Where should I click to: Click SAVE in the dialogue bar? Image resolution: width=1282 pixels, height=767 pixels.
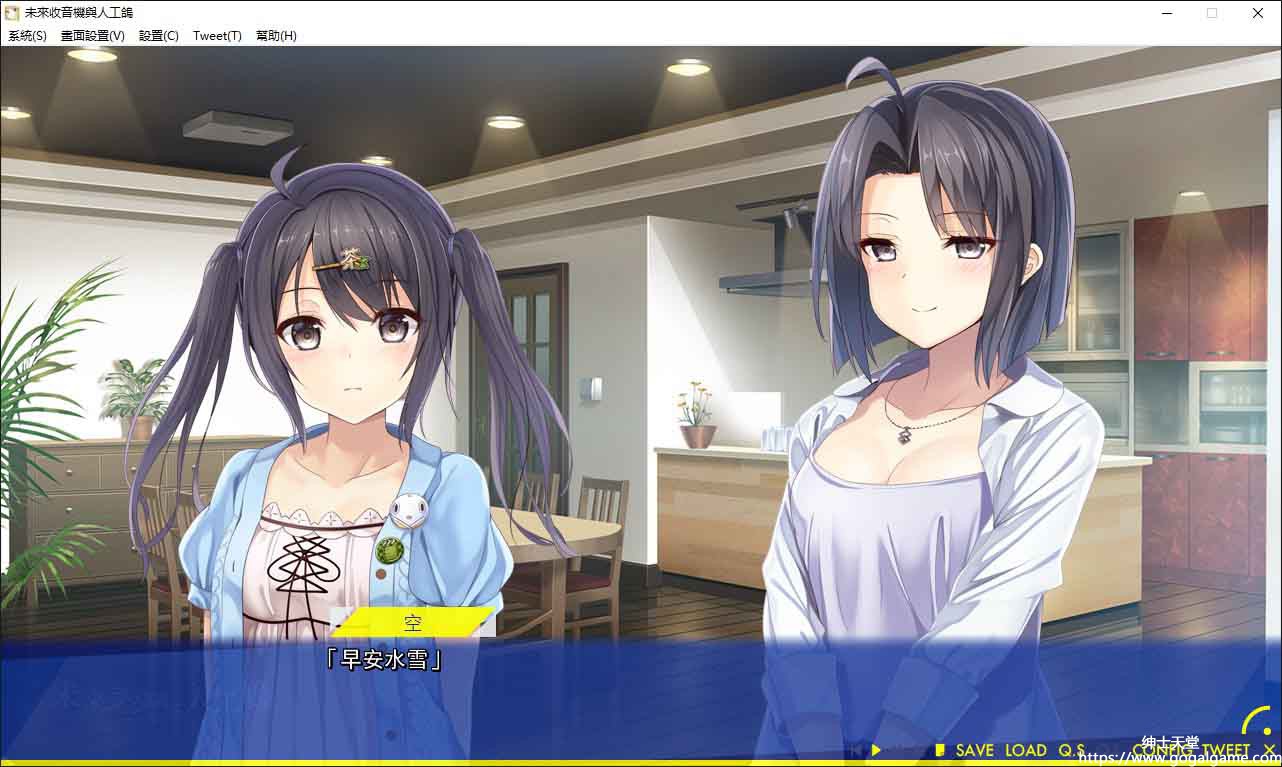click(973, 750)
